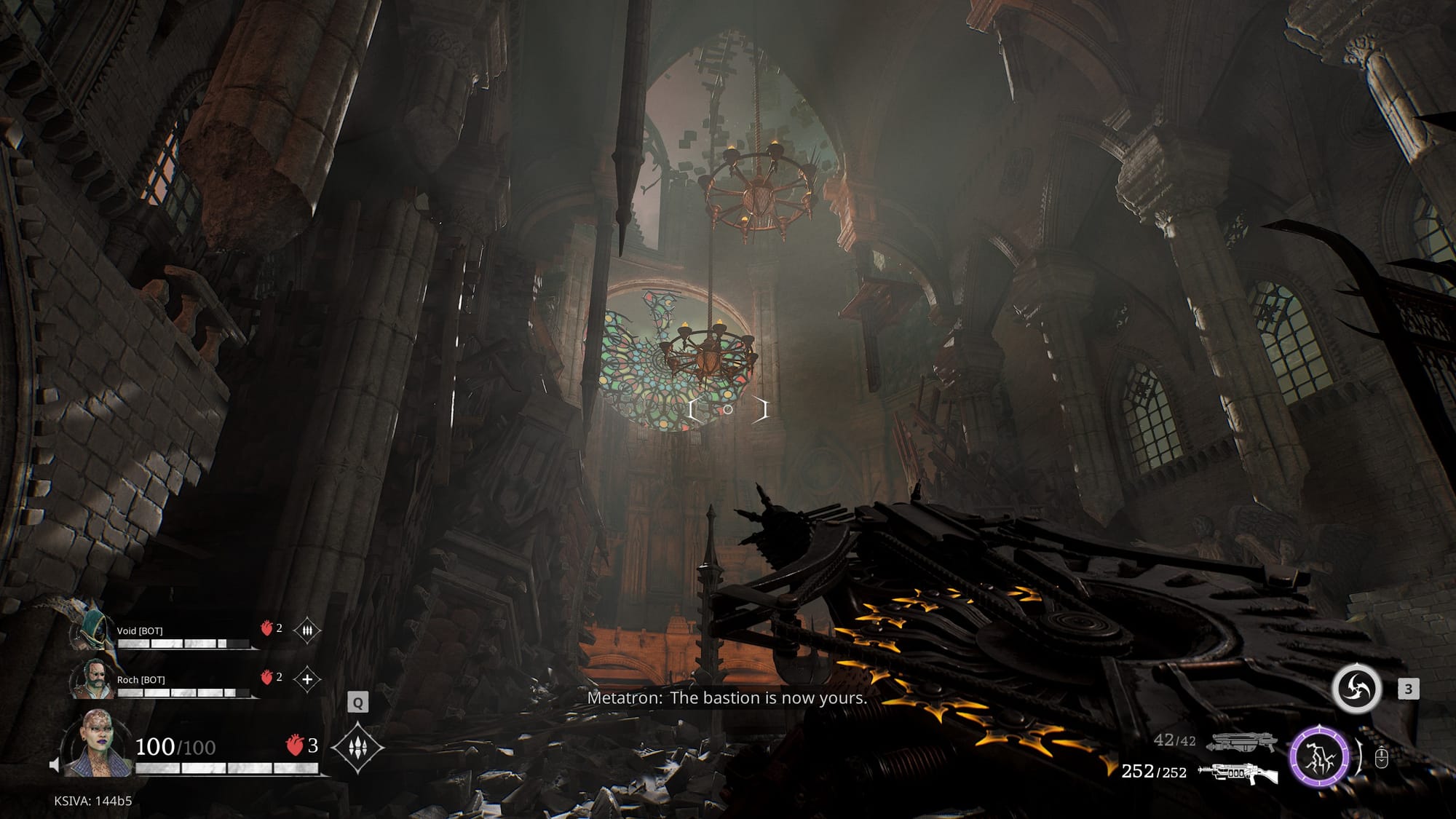Click Roch's plus-sign diamond icon
The image size is (1456, 819).
(307, 679)
